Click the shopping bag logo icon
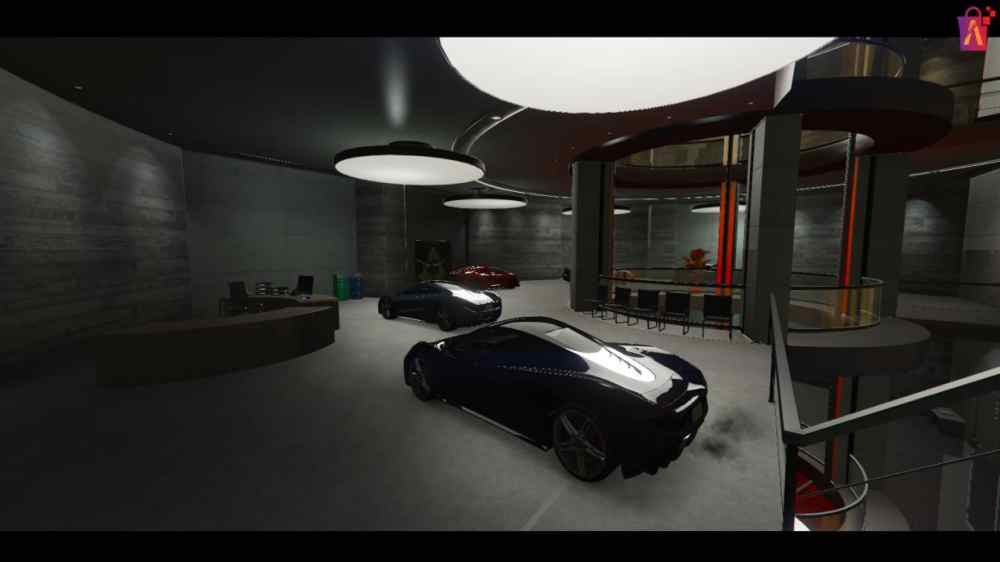The width and height of the screenshot is (1000, 562). pos(973,28)
